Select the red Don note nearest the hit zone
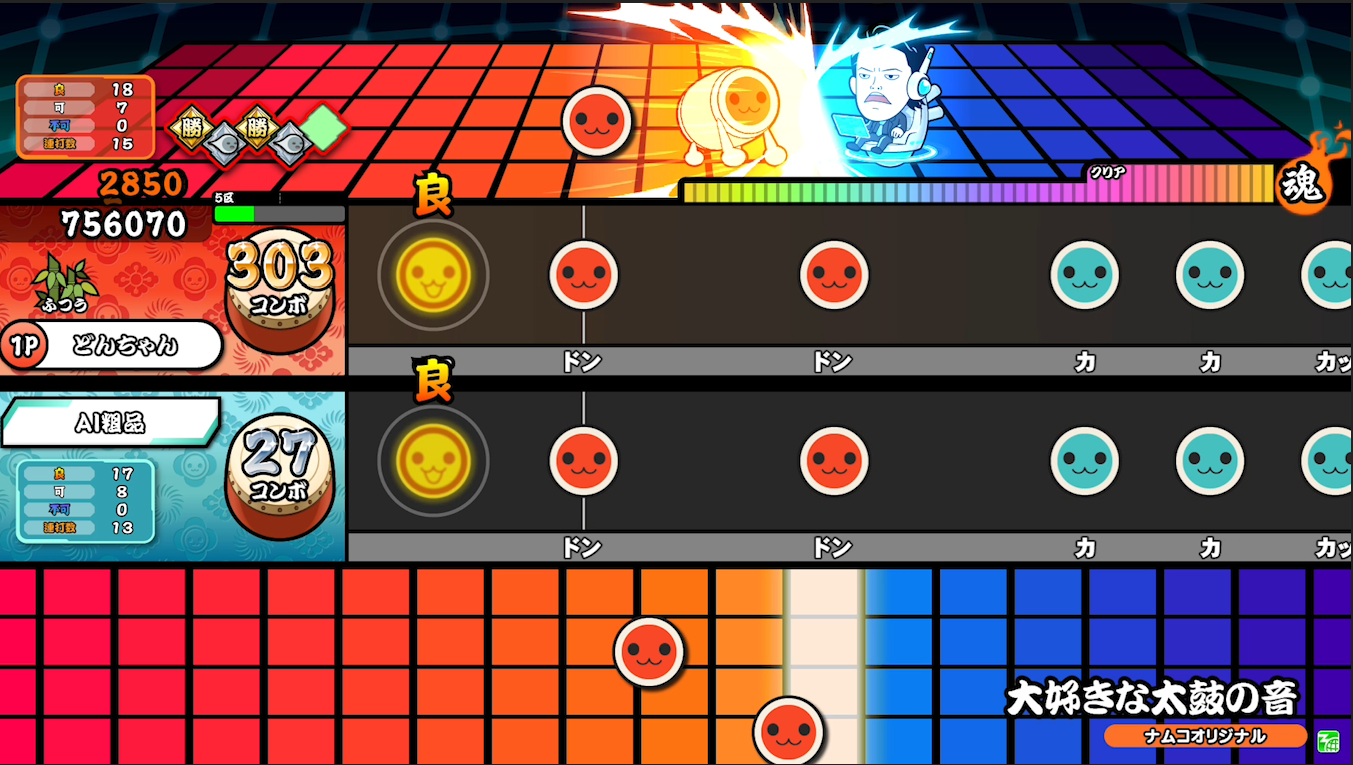 [584, 276]
